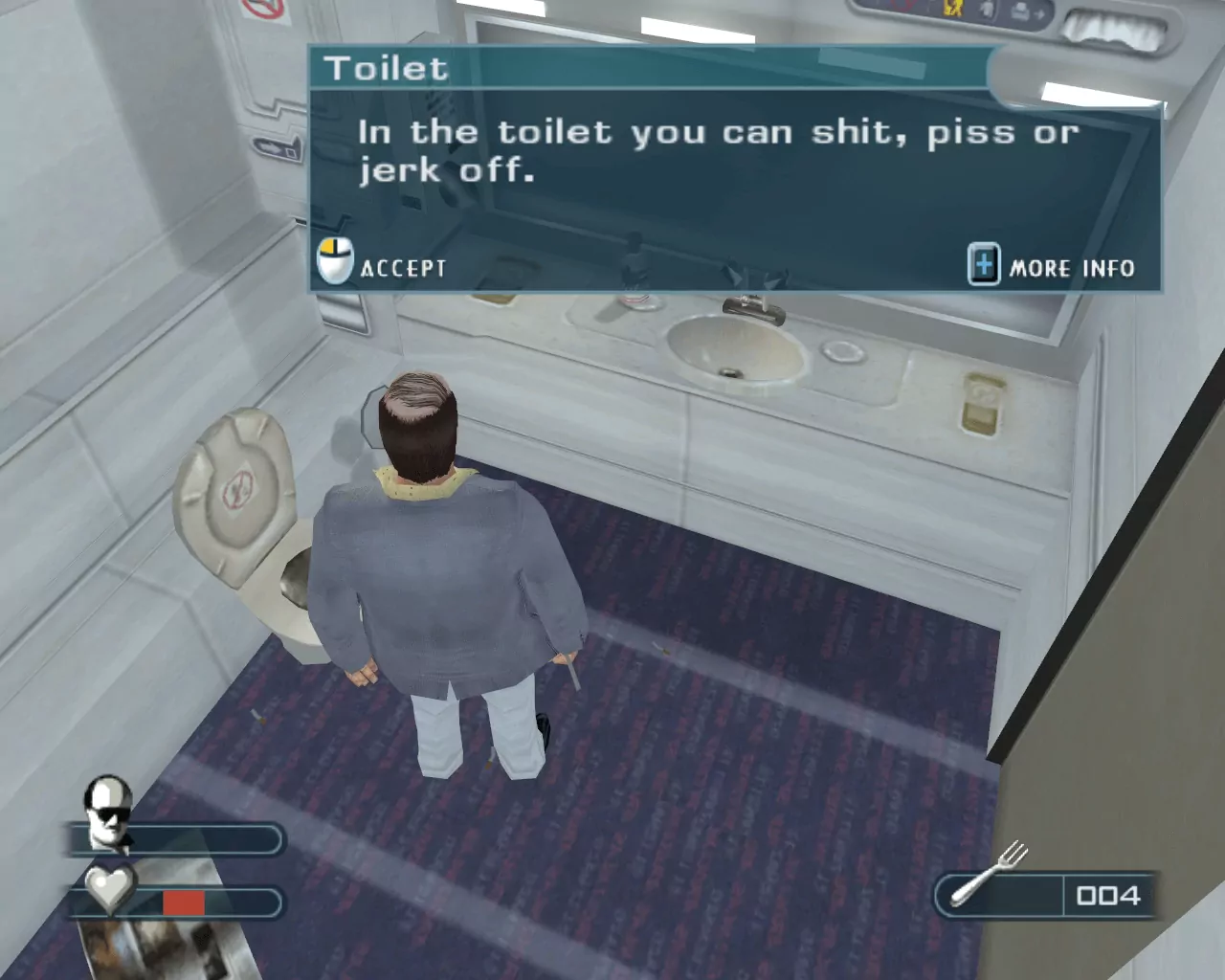Show More Info about the toilet

(1053, 267)
